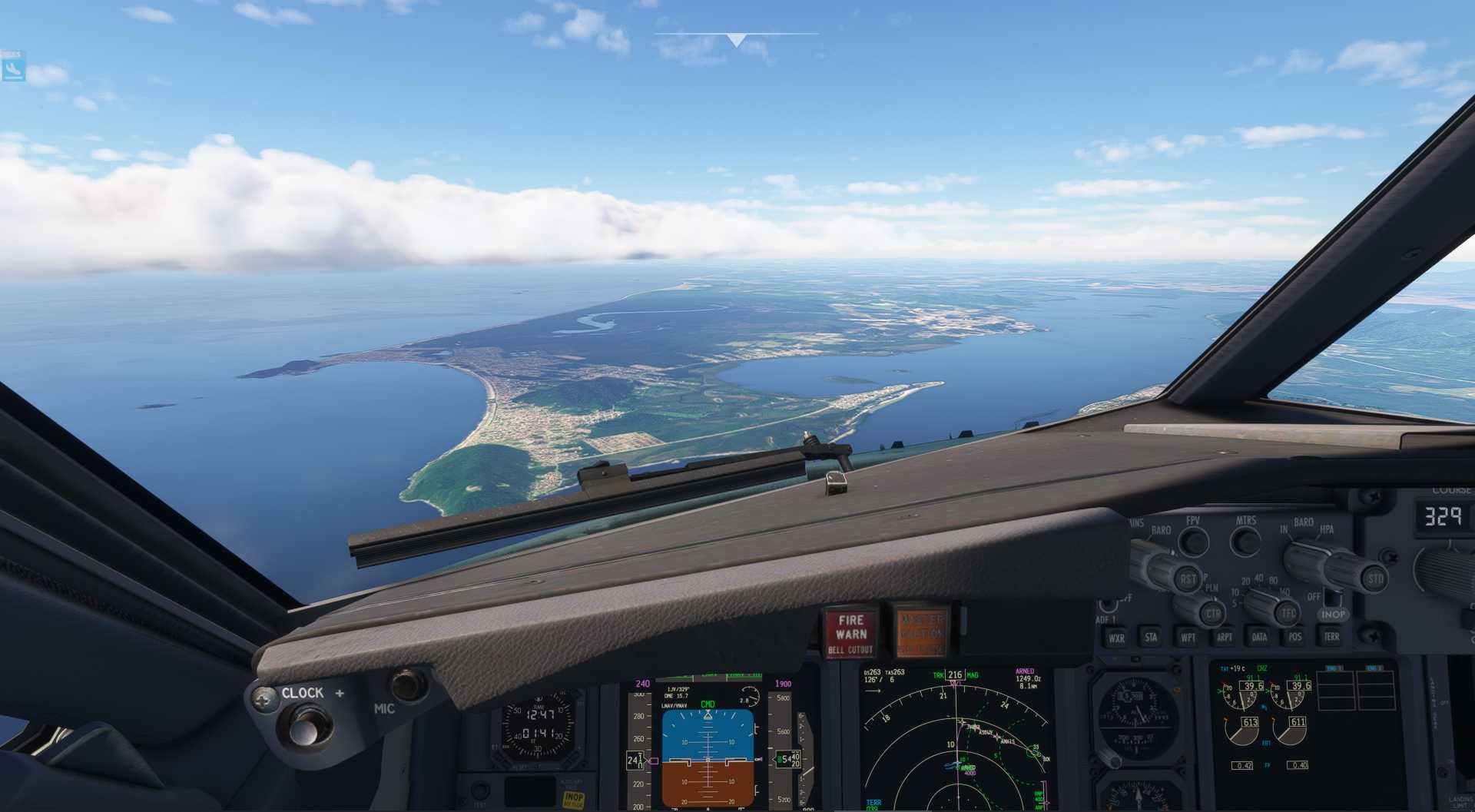Toggle meters with the MTRS button
Image resolution: width=1475 pixels, height=812 pixels.
pos(1245,542)
